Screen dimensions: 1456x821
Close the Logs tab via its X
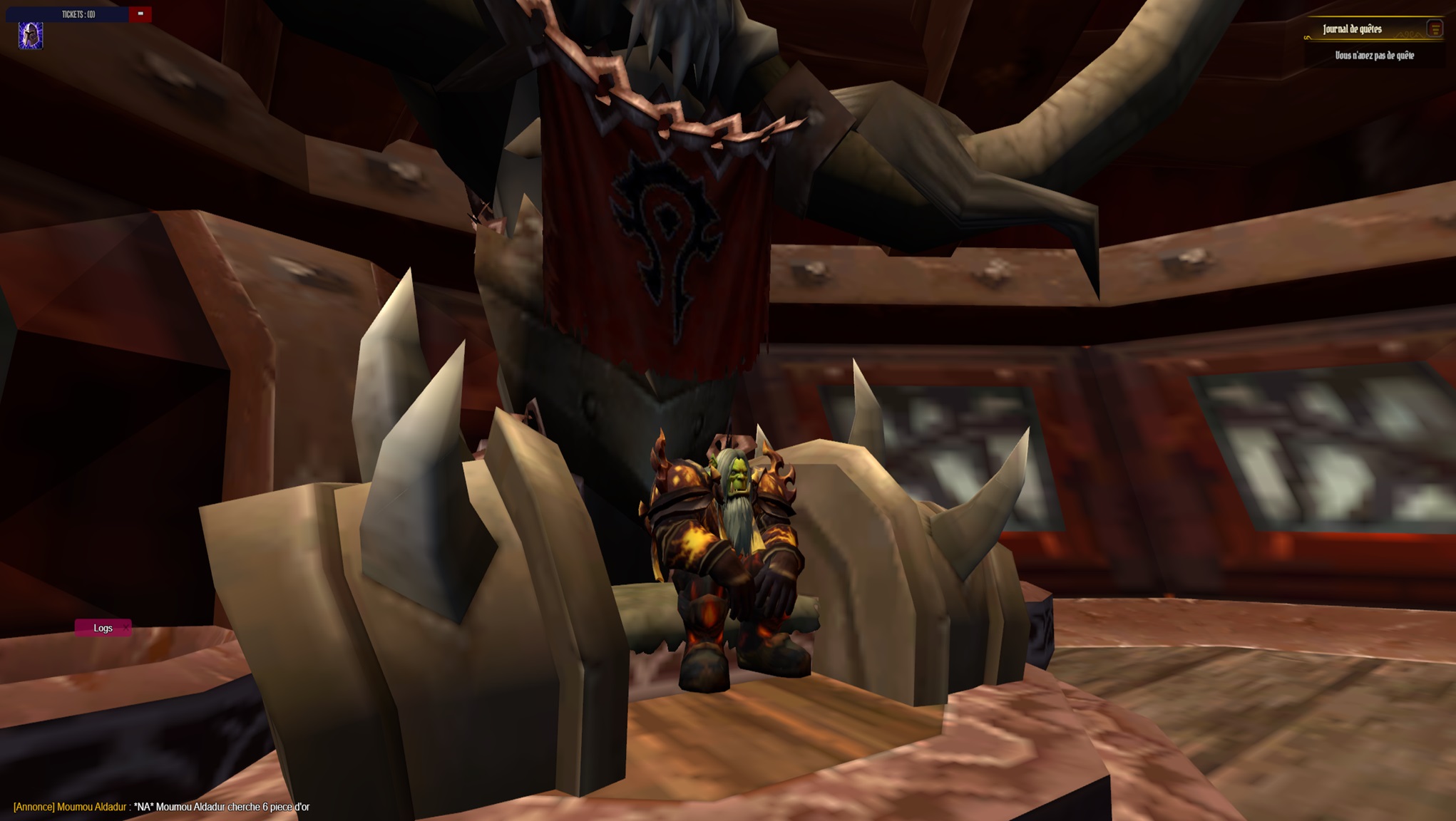coord(126,628)
